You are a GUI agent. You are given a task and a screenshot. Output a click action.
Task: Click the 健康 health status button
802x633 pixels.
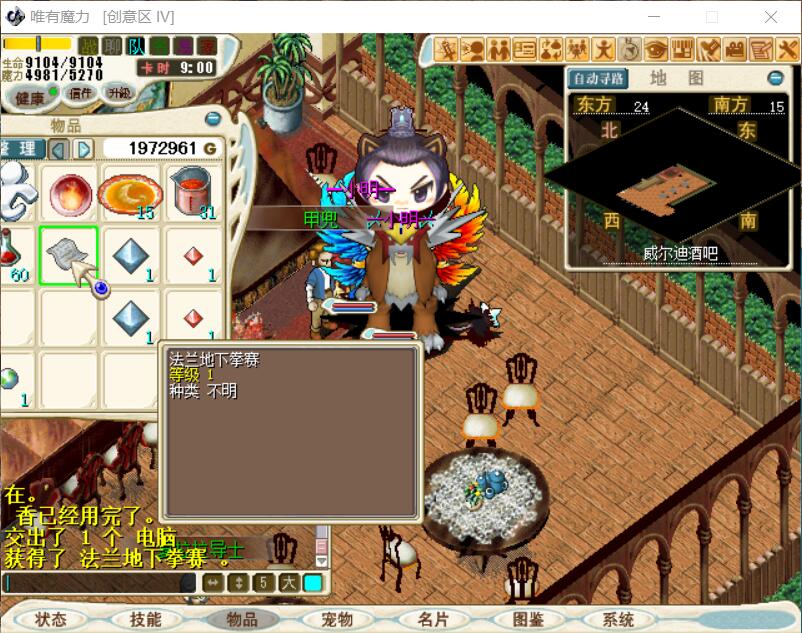click(24, 96)
